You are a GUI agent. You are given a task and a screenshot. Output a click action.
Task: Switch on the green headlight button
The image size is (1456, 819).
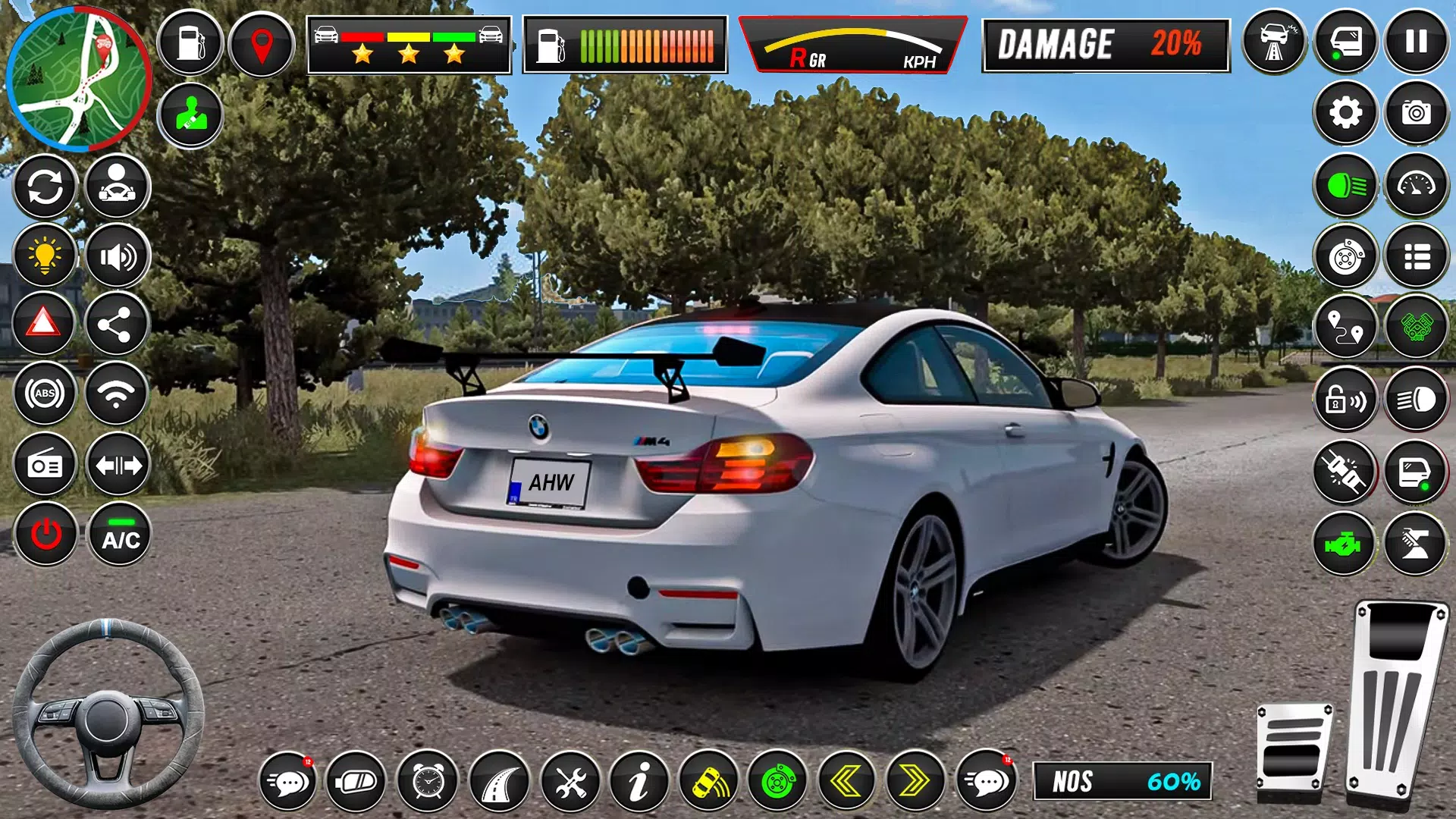point(1345,186)
